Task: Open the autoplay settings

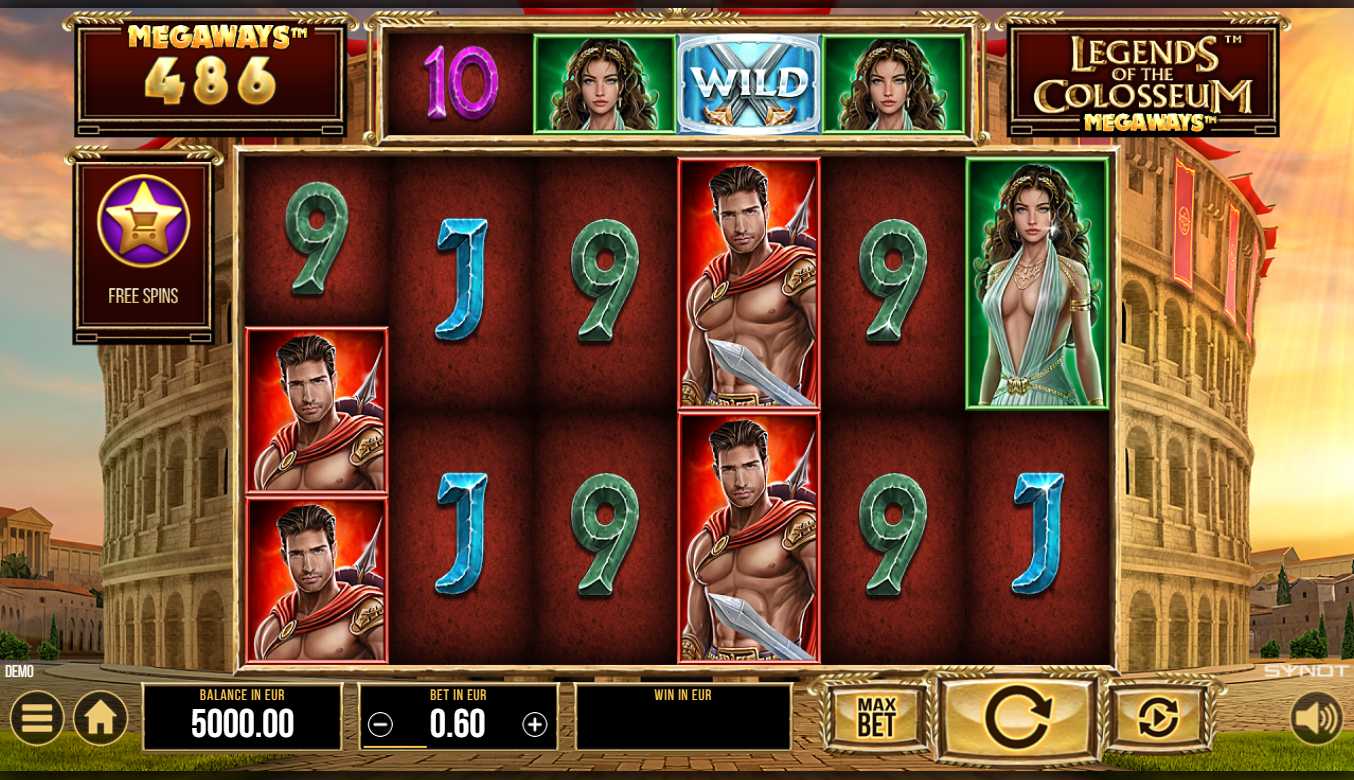Action: click(1158, 717)
